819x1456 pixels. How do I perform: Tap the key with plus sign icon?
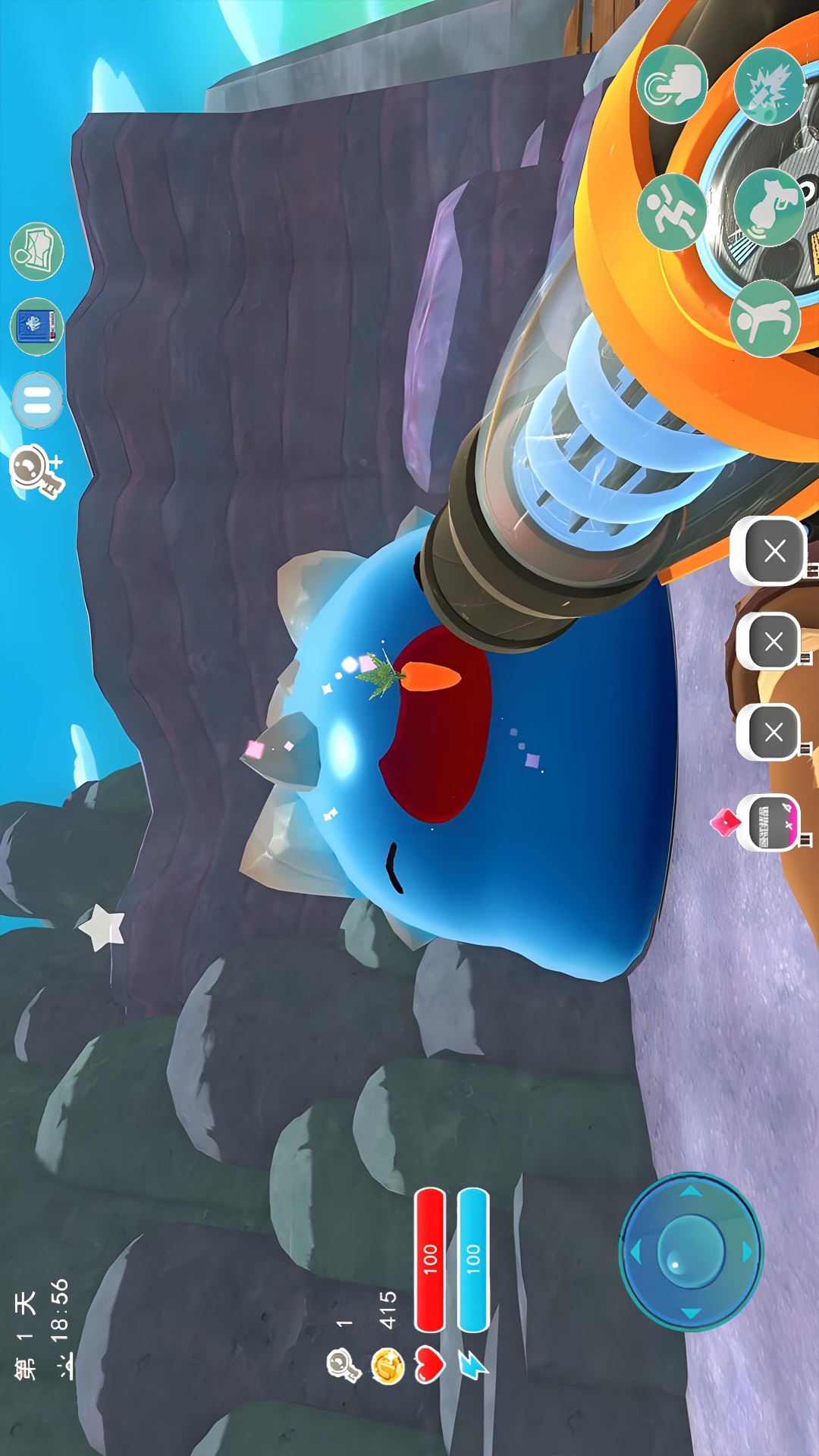click(36, 471)
